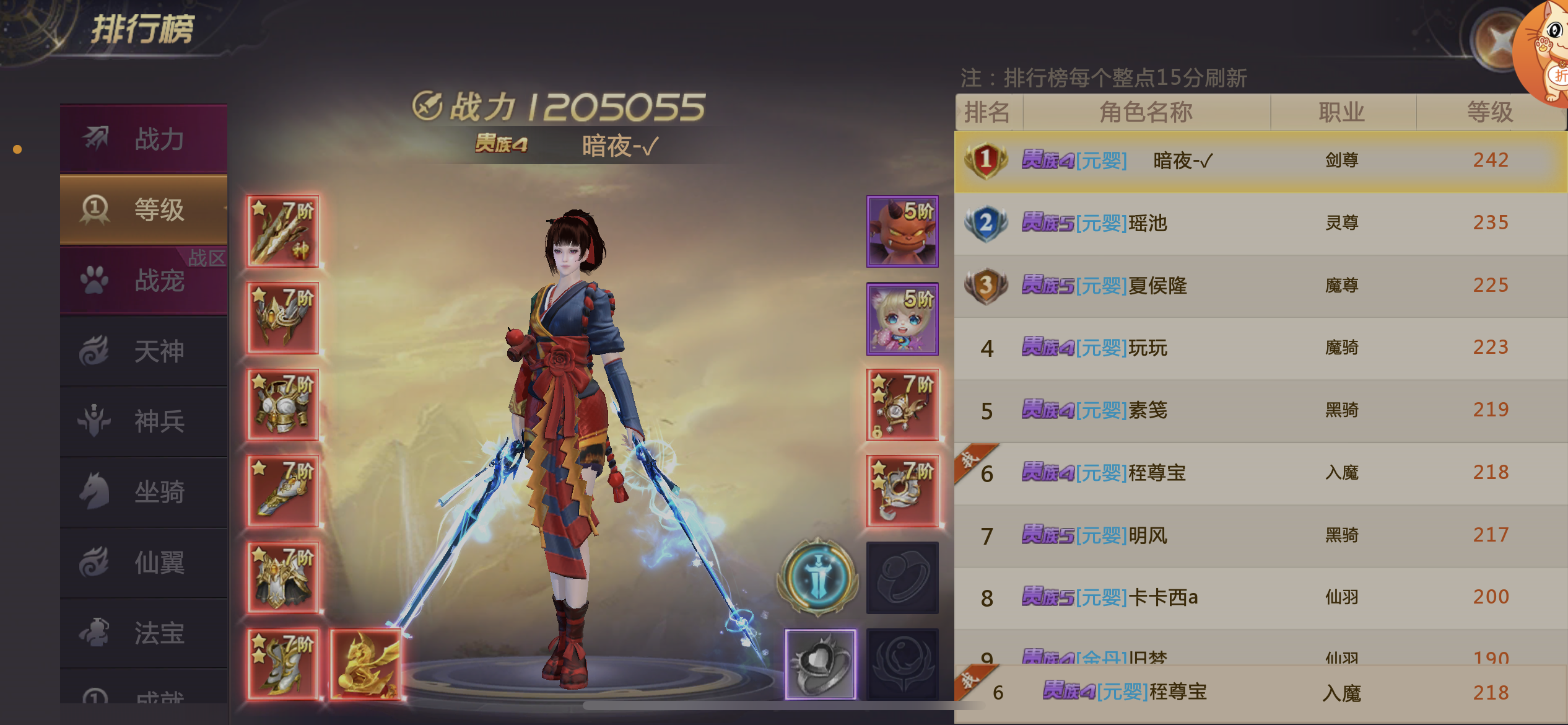The height and width of the screenshot is (725, 1568).
Task: Select rank 5 player 素笺 row
Action: click(x=1260, y=410)
